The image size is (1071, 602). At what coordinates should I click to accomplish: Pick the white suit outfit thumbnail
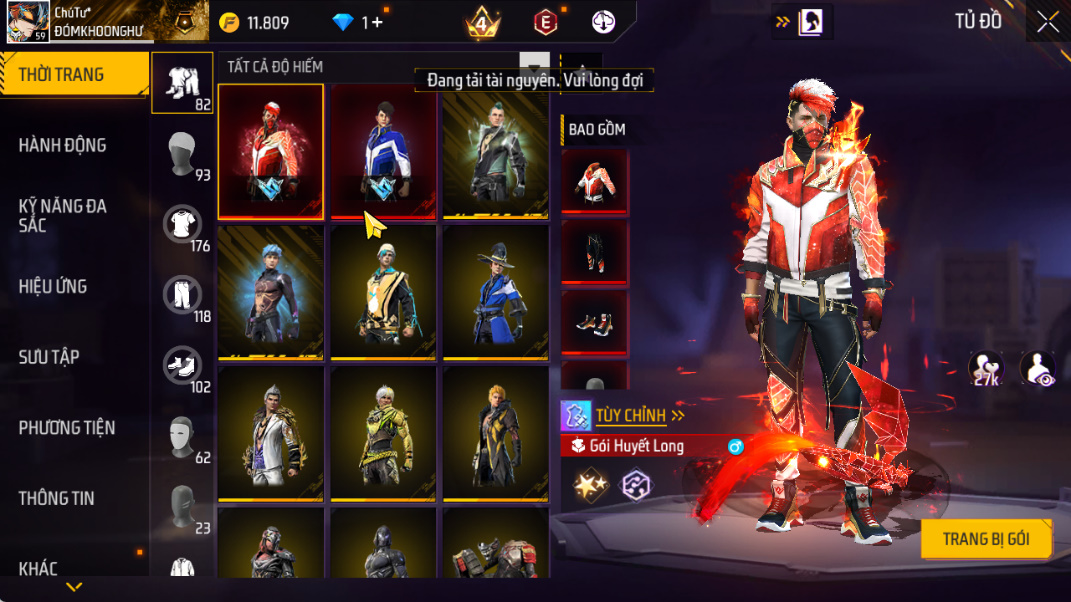[271, 433]
